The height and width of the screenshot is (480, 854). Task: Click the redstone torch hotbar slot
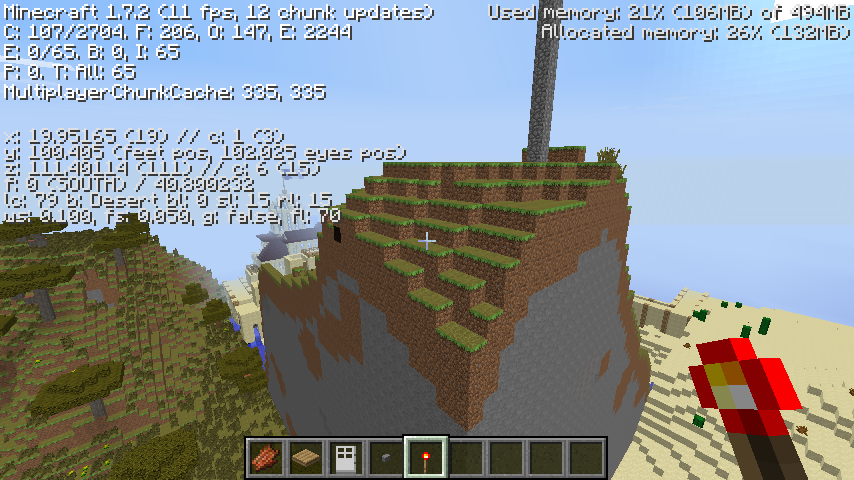pyautogui.click(x=425, y=458)
